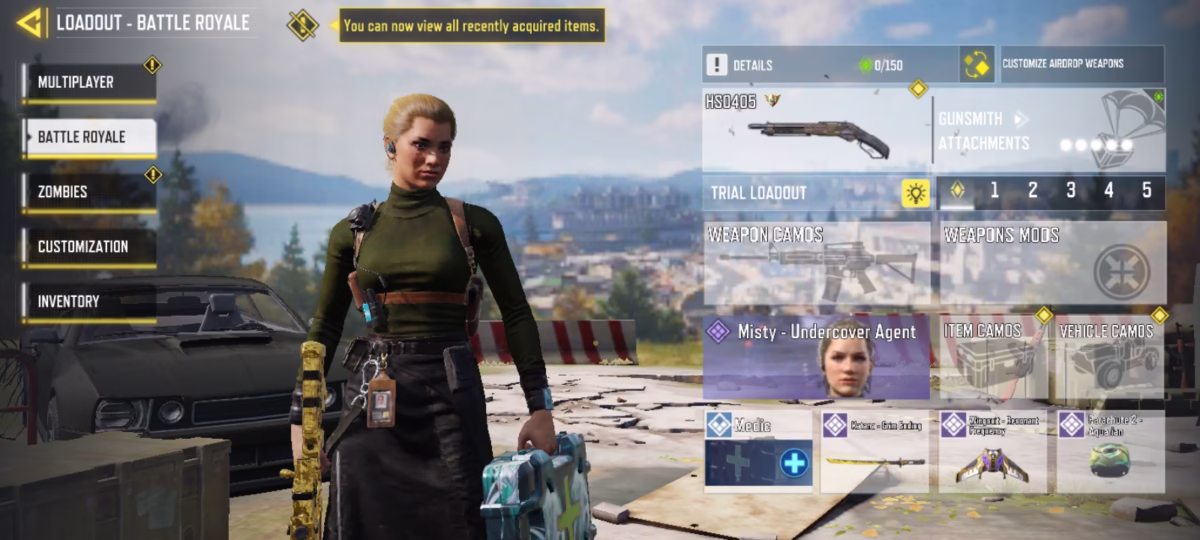Screen dimensions: 1200x540
Task: Open the Multiplayer loadout tab
Action: pyautogui.click(x=90, y=82)
